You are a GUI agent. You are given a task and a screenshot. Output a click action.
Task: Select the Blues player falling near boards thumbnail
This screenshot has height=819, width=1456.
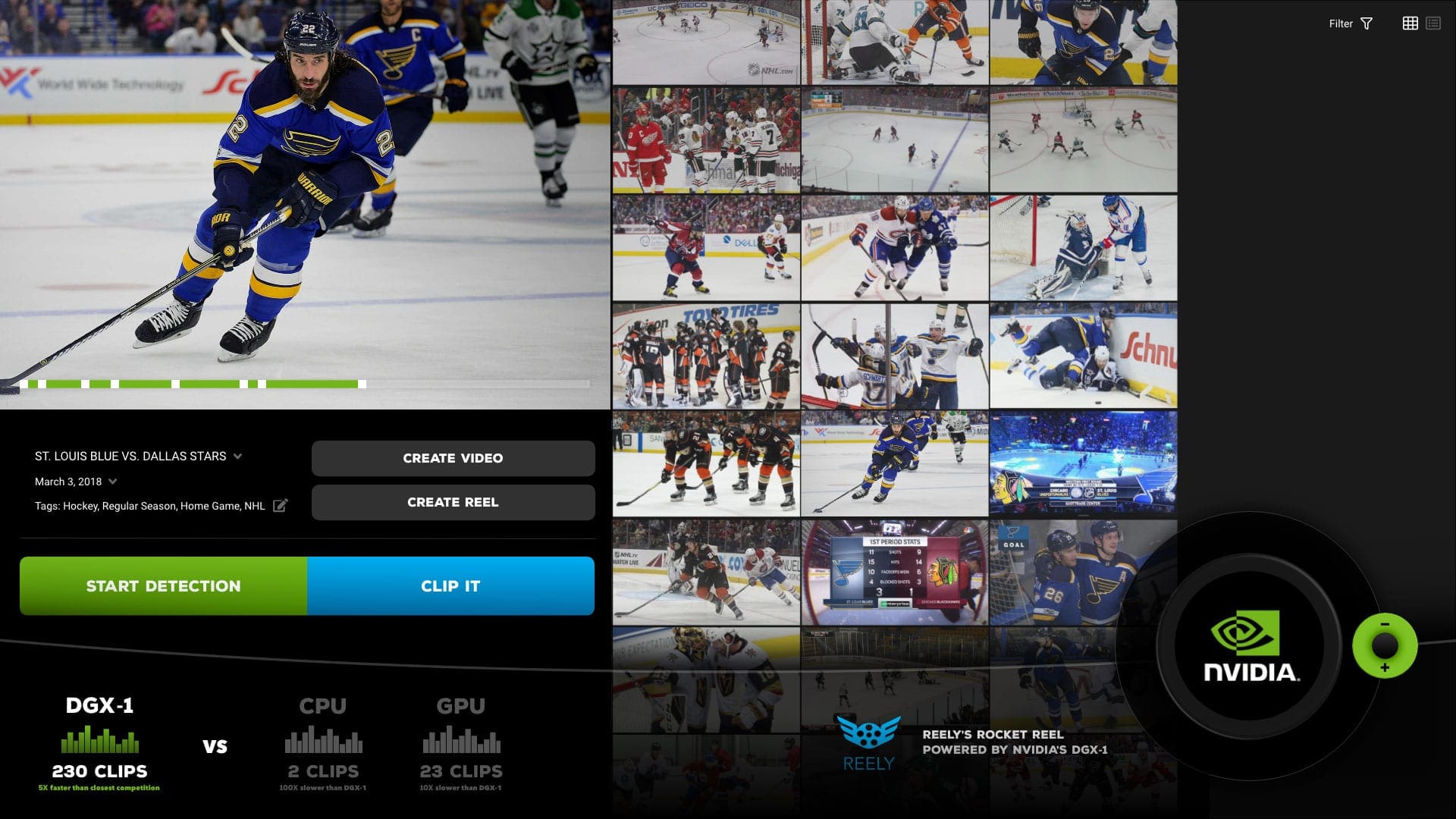pos(1083,356)
